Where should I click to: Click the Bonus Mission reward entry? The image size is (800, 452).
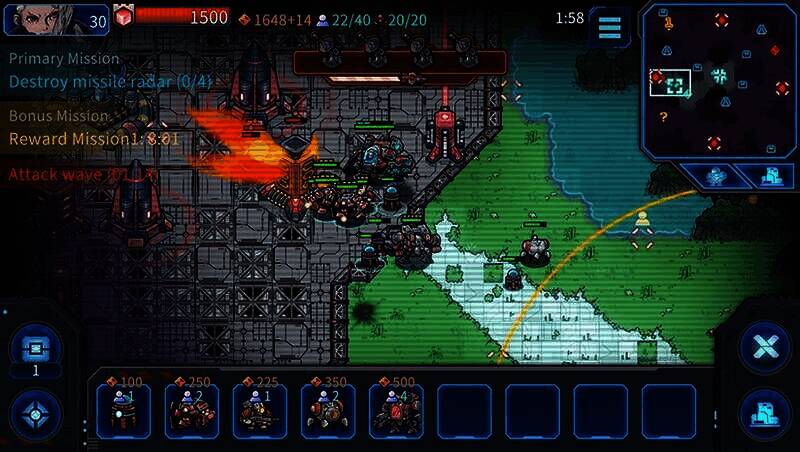coord(93,138)
